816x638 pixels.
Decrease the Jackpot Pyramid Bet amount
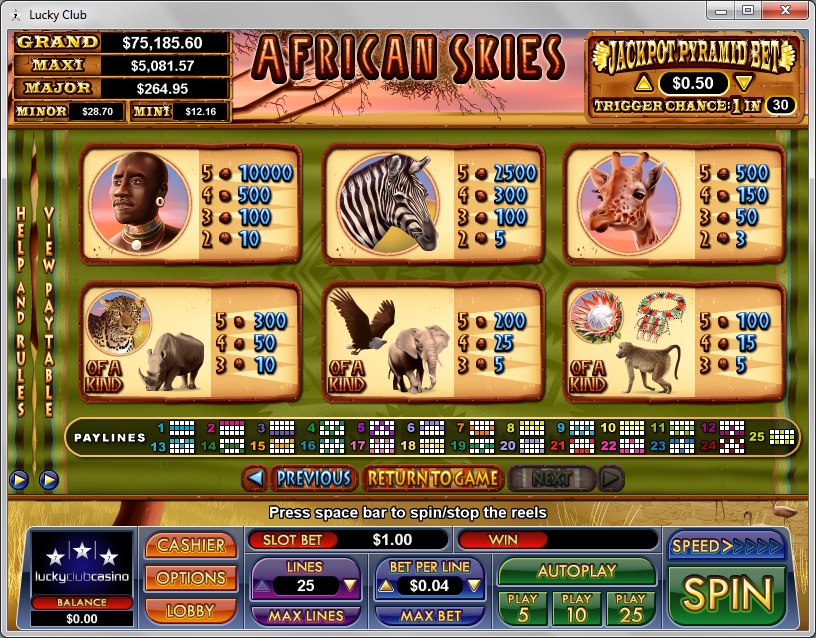[x=743, y=83]
